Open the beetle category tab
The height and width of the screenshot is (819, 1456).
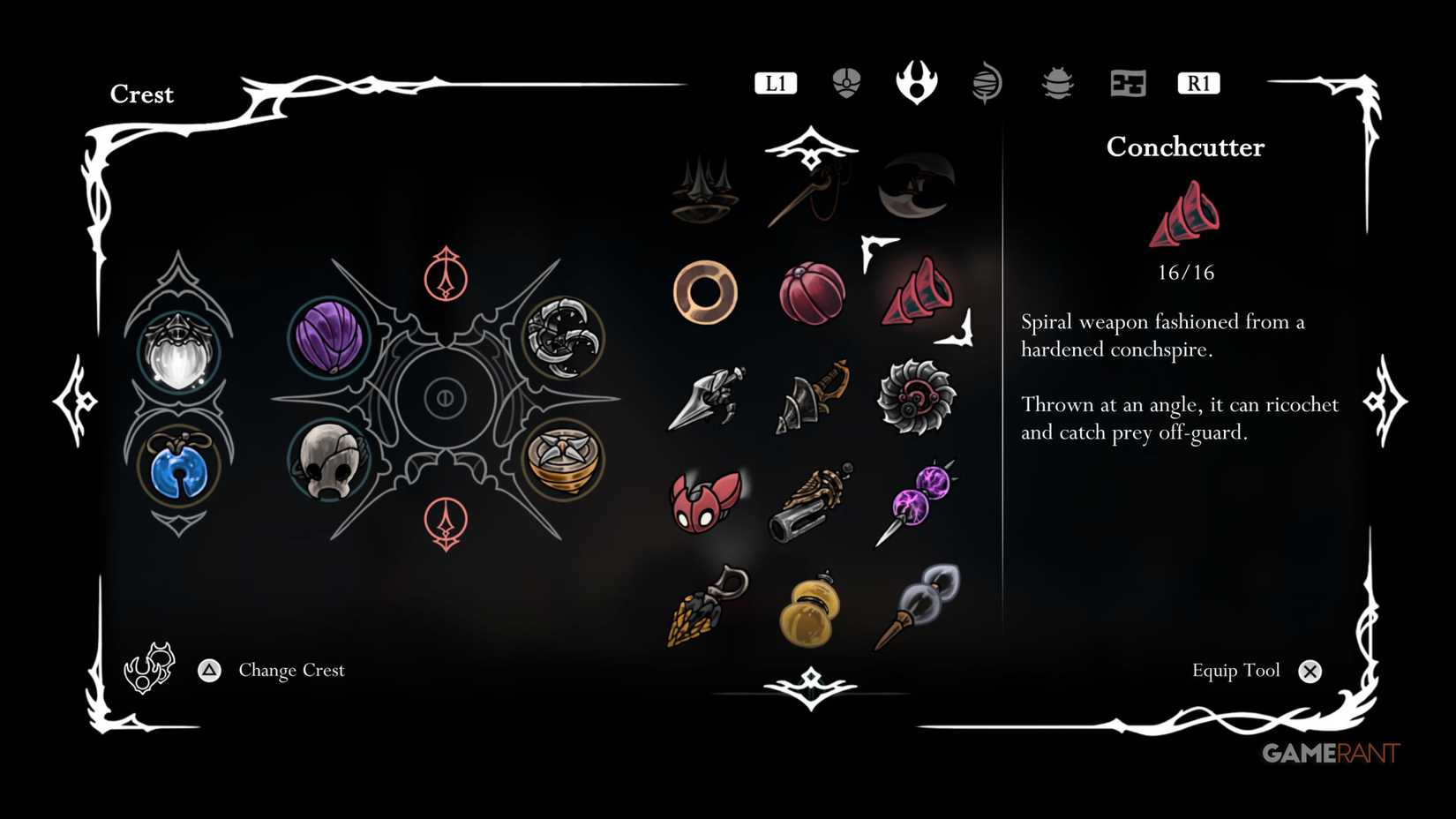tap(1056, 82)
